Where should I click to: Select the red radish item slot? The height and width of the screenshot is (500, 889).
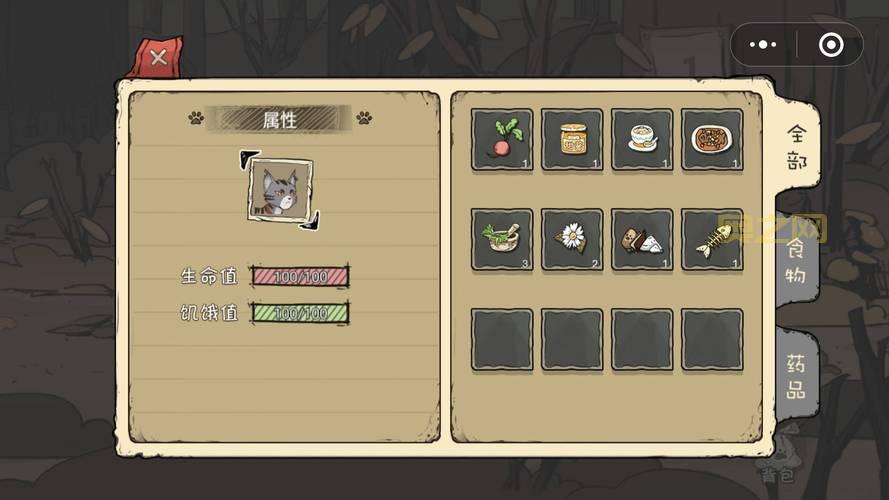pos(502,139)
